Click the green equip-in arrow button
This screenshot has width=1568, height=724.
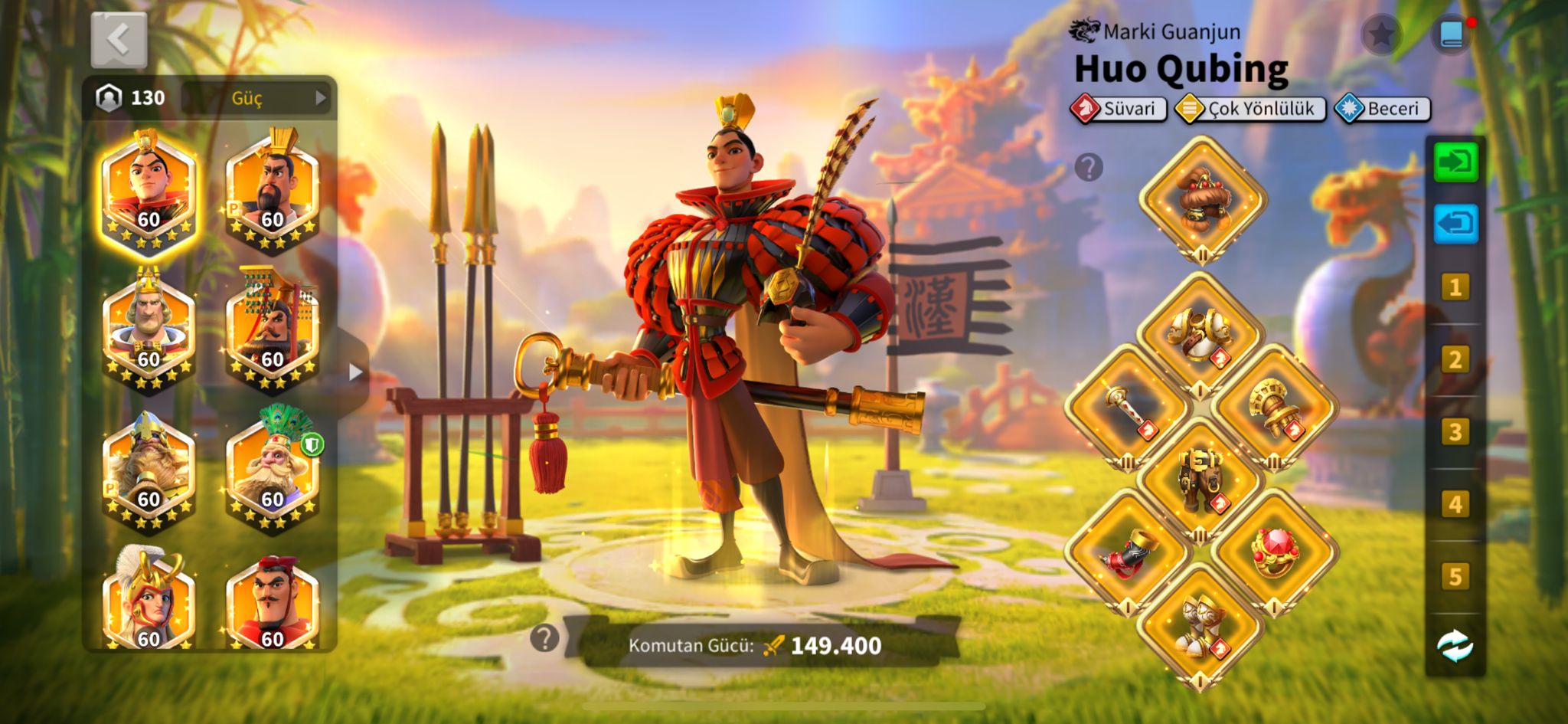[1455, 162]
